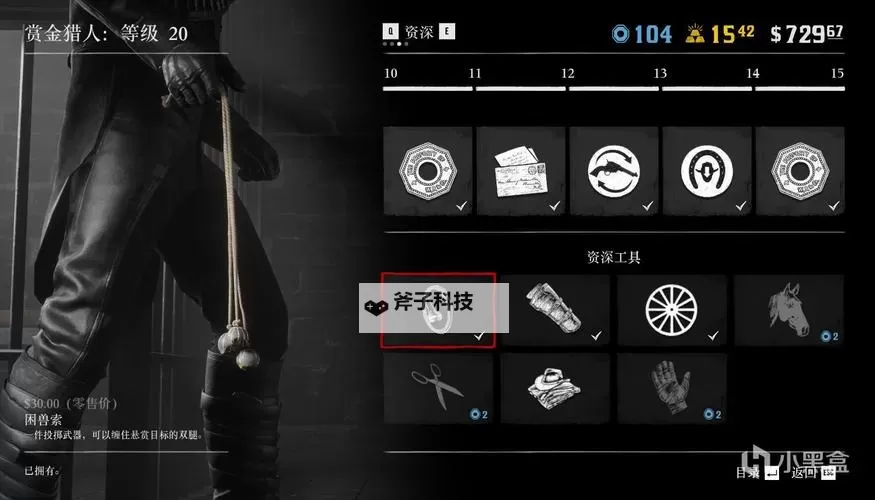Select the horseshoe reward tile
This screenshot has height=500, width=875.
708,170
